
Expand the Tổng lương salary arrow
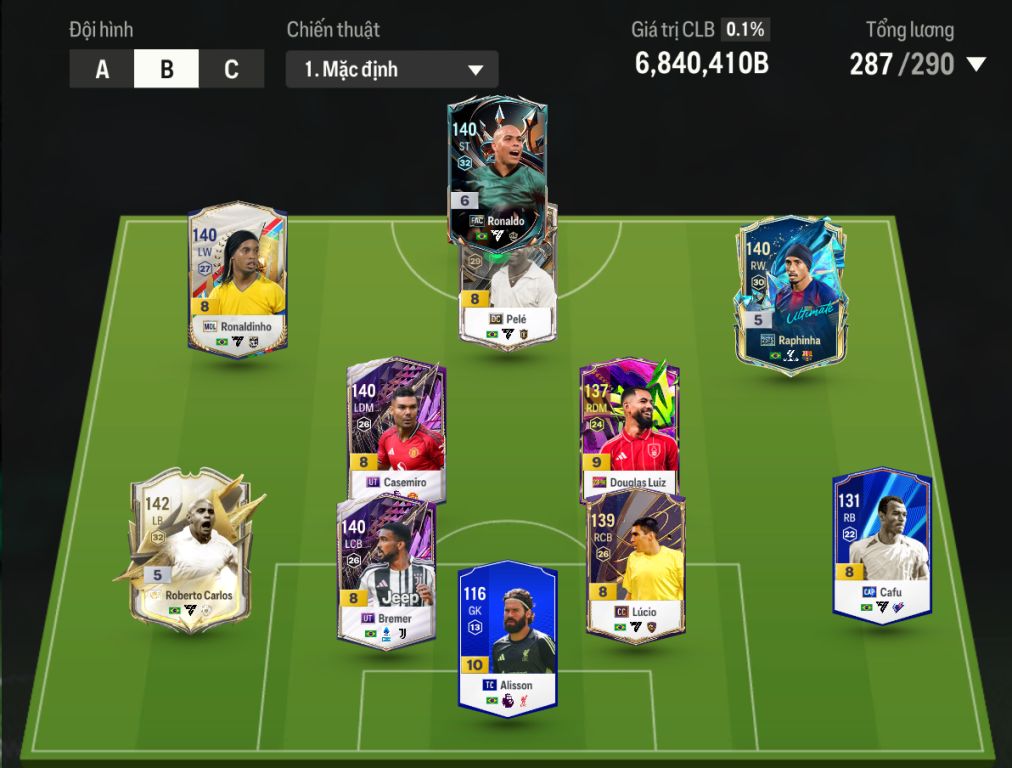click(x=976, y=65)
